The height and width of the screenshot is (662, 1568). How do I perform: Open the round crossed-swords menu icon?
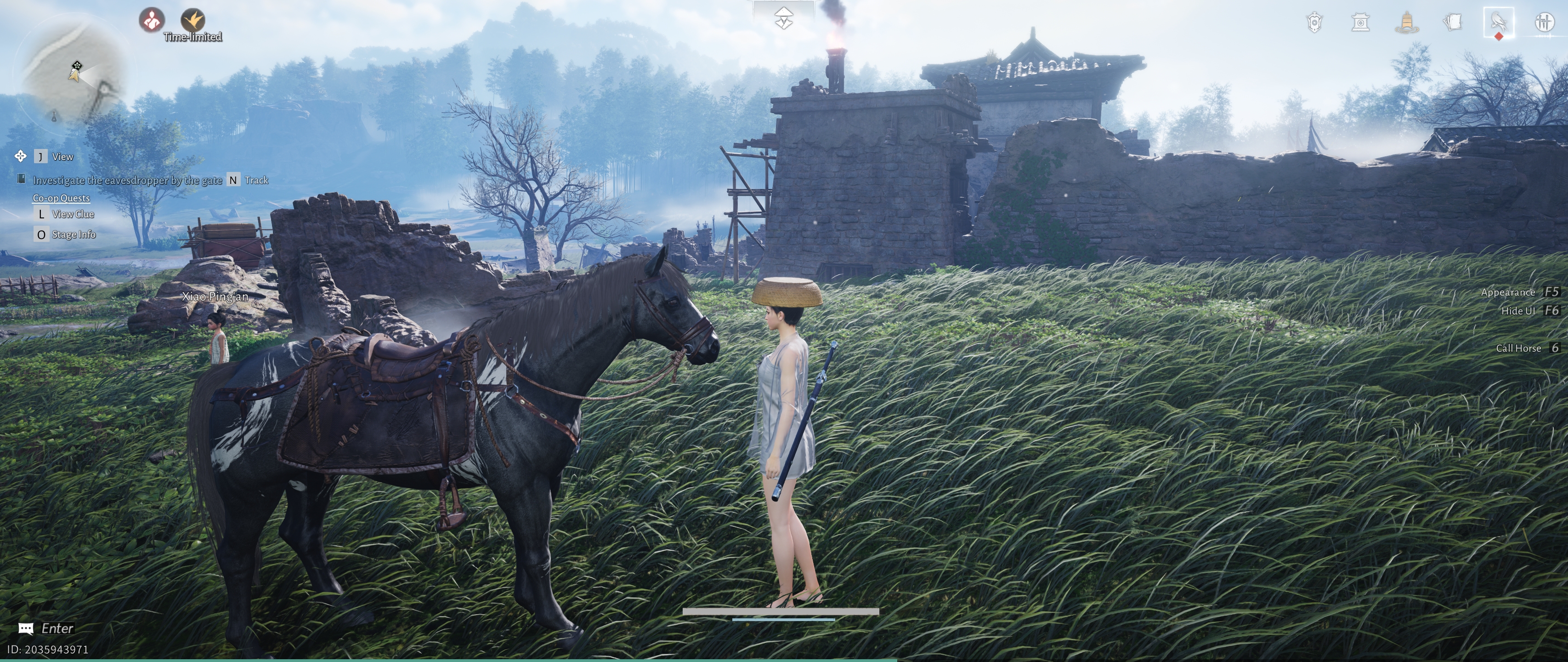[x=1544, y=23]
